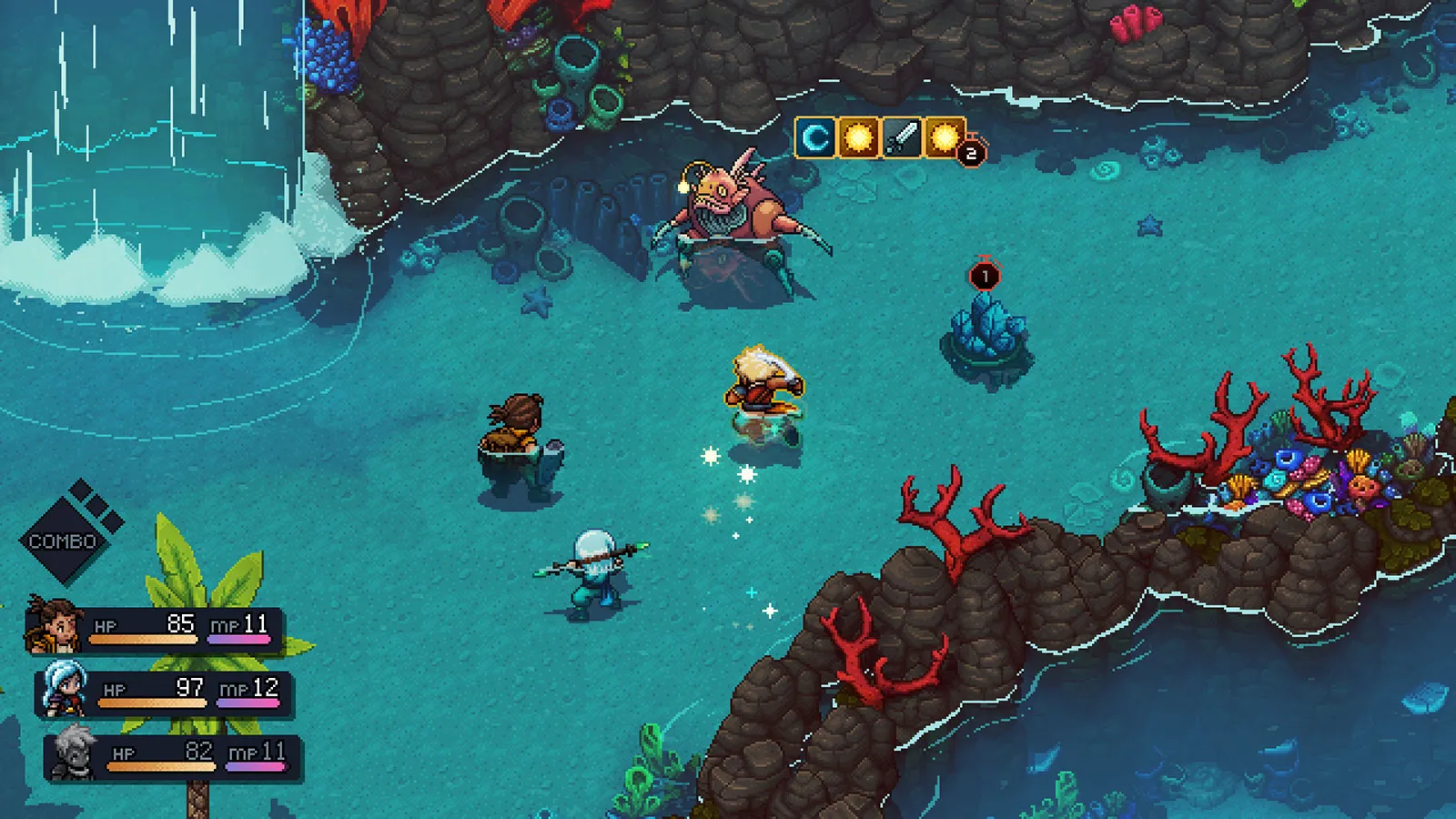Image resolution: width=1456 pixels, height=819 pixels.
Task: Open the Combo diamond menu
Action: [64, 540]
